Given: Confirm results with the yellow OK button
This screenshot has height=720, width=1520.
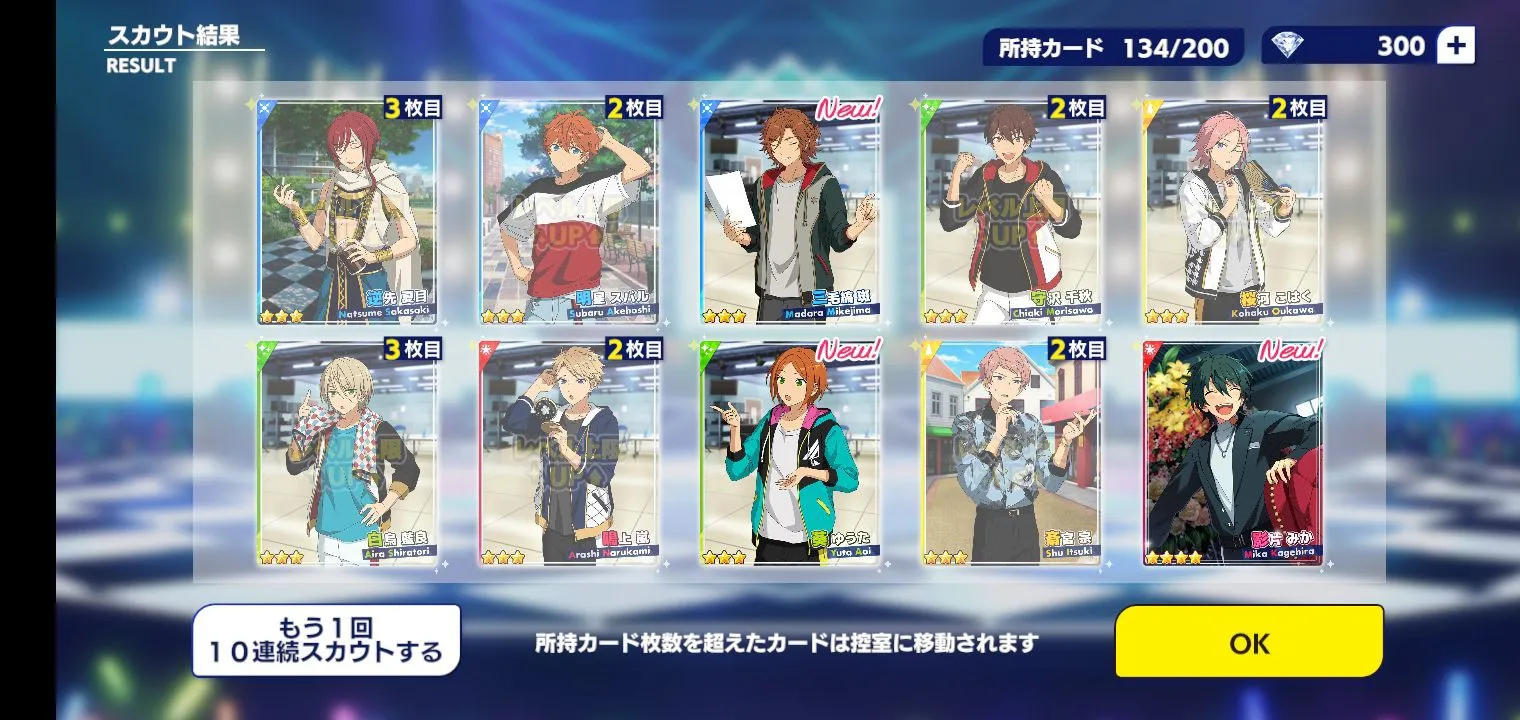Looking at the screenshot, I should (x=1249, y=642).
